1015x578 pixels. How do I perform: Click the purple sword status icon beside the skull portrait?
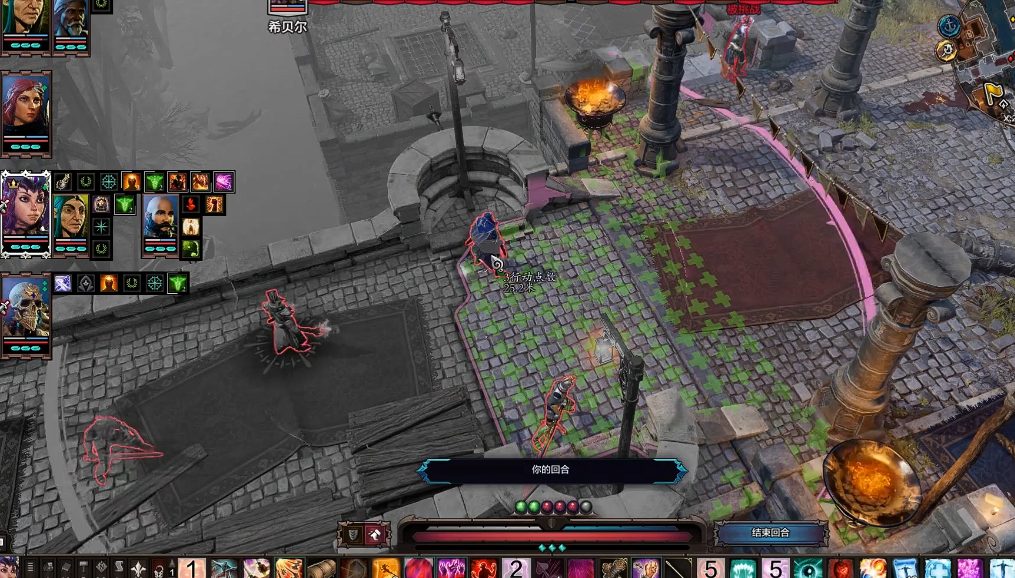coord(63,283)
